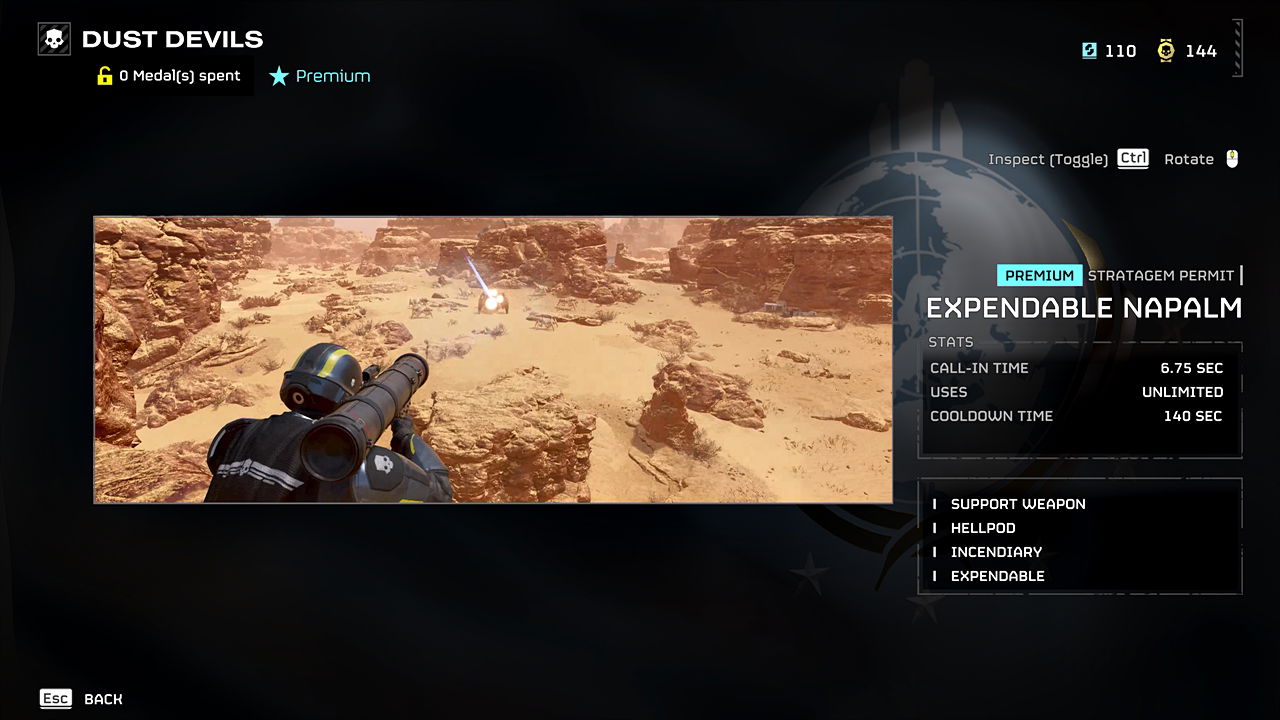This screenshot has height=720, width=1280.
Task: Open the DUST DEVILS warbond header
Action: 173,38
